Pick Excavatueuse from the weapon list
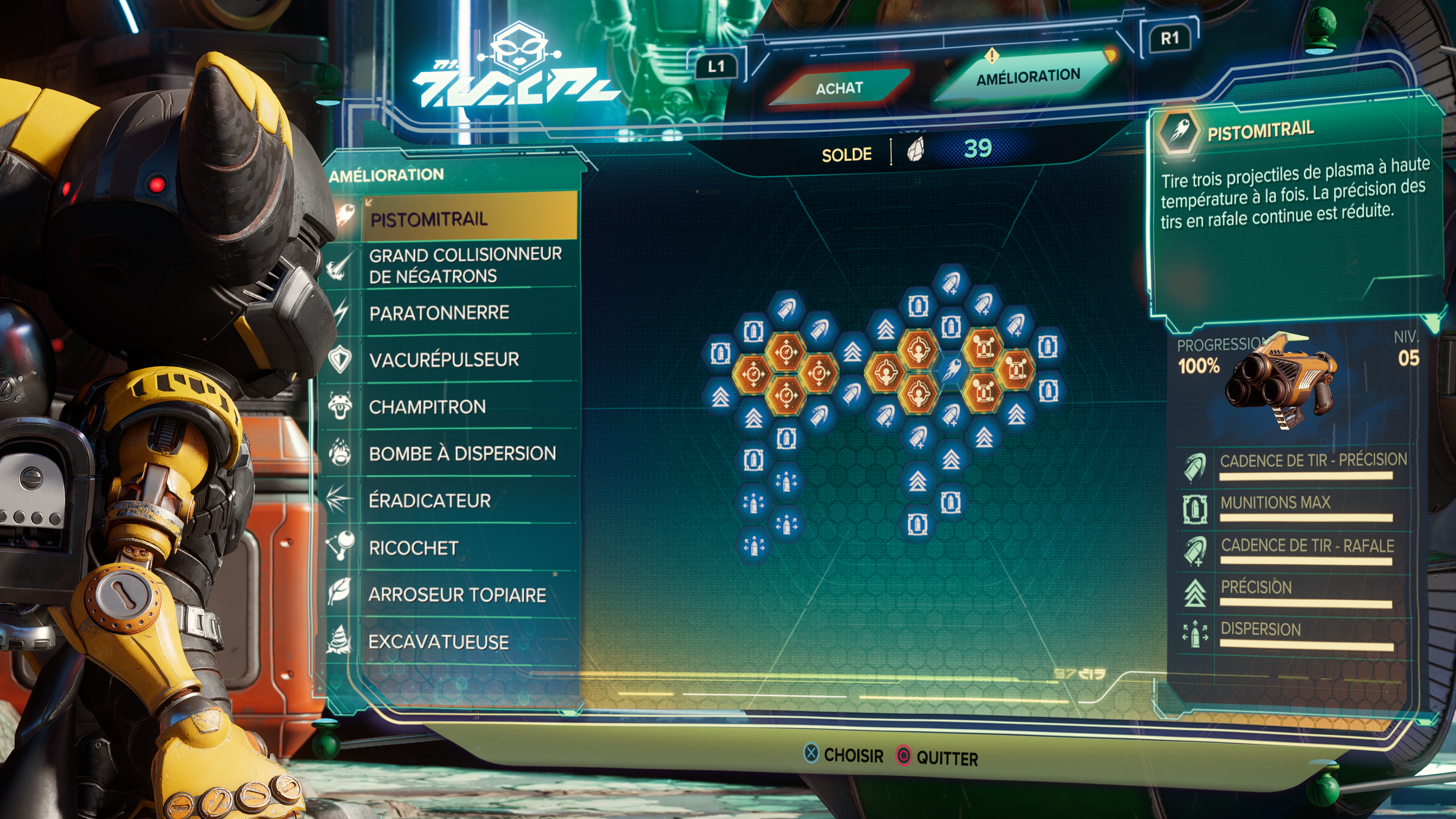Image resolution: width=1456 pixels, height=819 pixels. (x=439, y=642)
